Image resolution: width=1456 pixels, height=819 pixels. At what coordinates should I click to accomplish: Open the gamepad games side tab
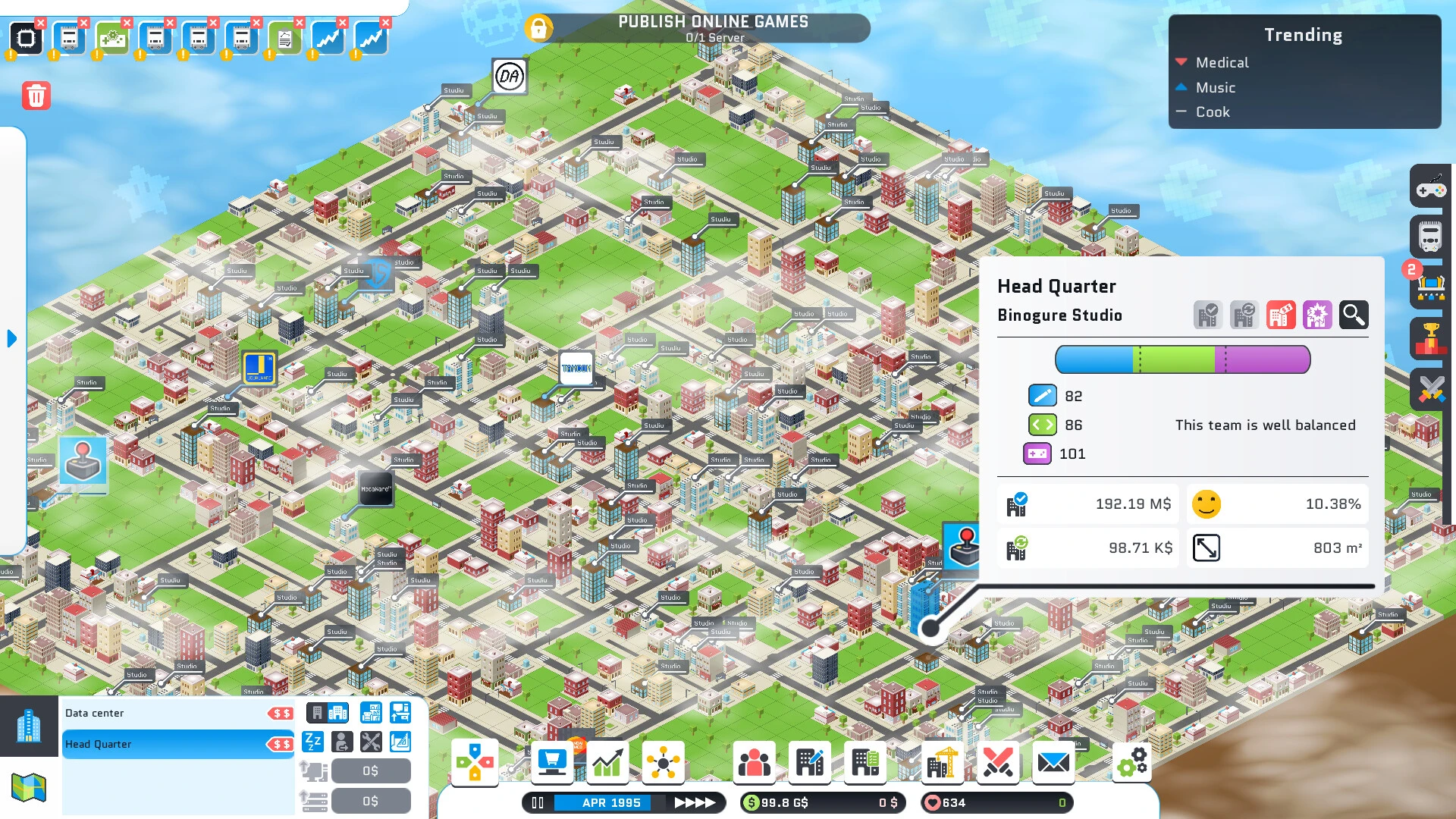(x=1431, y=187)
